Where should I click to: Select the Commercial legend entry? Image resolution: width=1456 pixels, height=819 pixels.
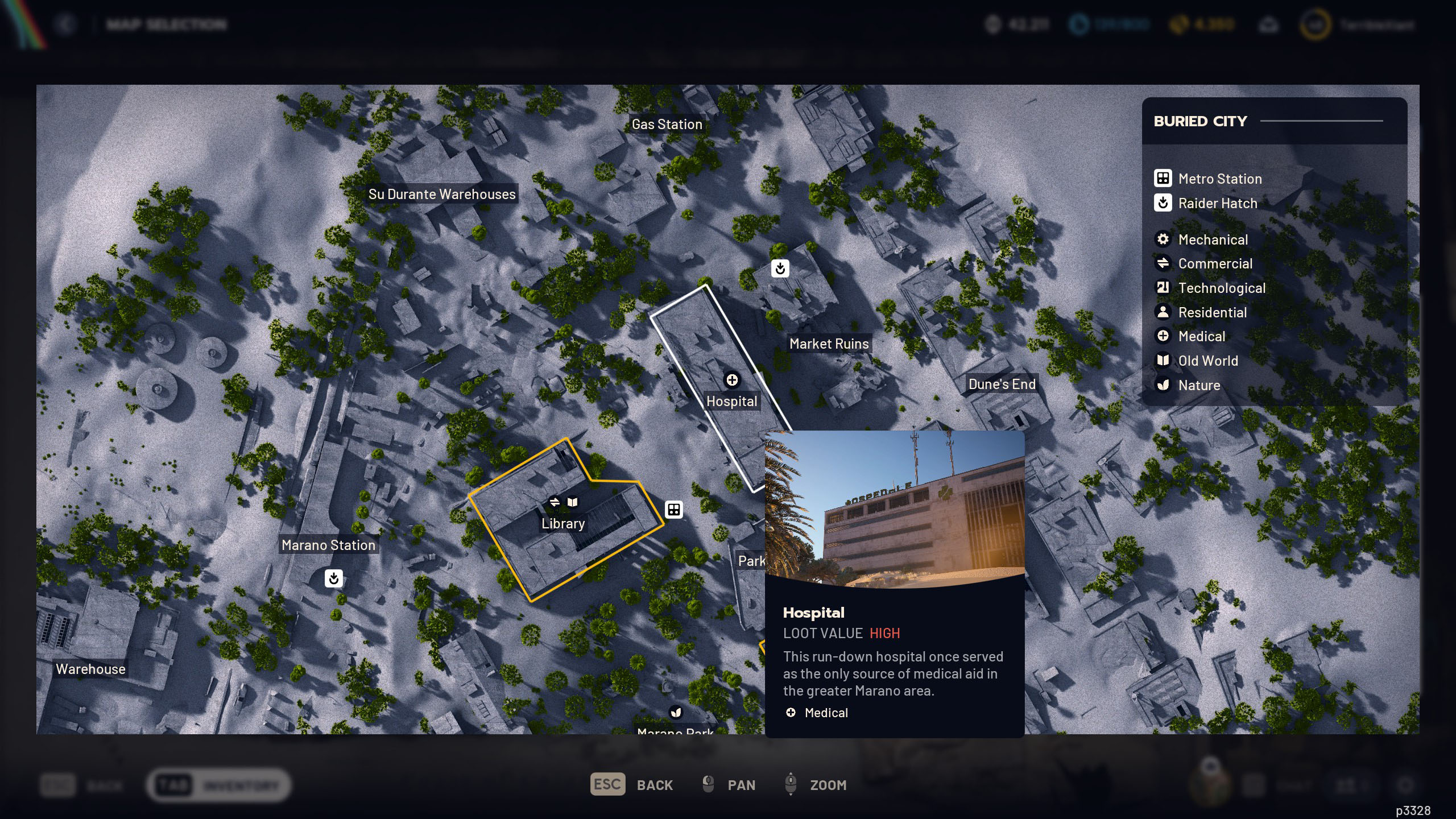point(1215,263)
